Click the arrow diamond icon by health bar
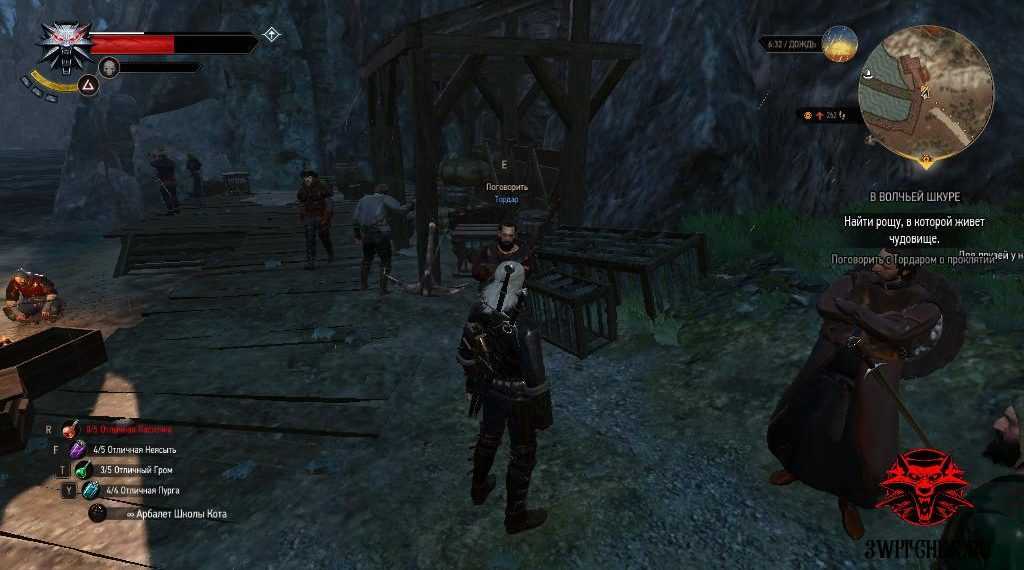Image resolution: width=1024 pixels, height=570 pixels. tap(271, 36)
